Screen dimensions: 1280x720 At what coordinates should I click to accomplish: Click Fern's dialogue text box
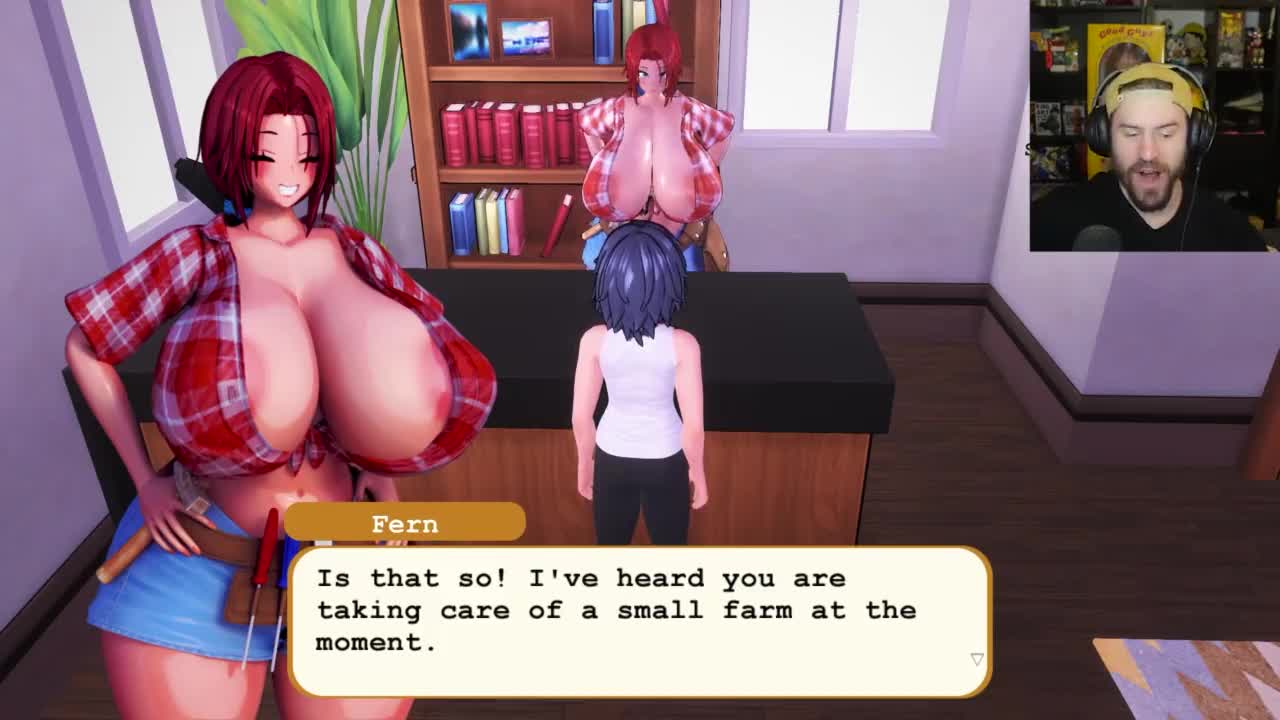640,620
